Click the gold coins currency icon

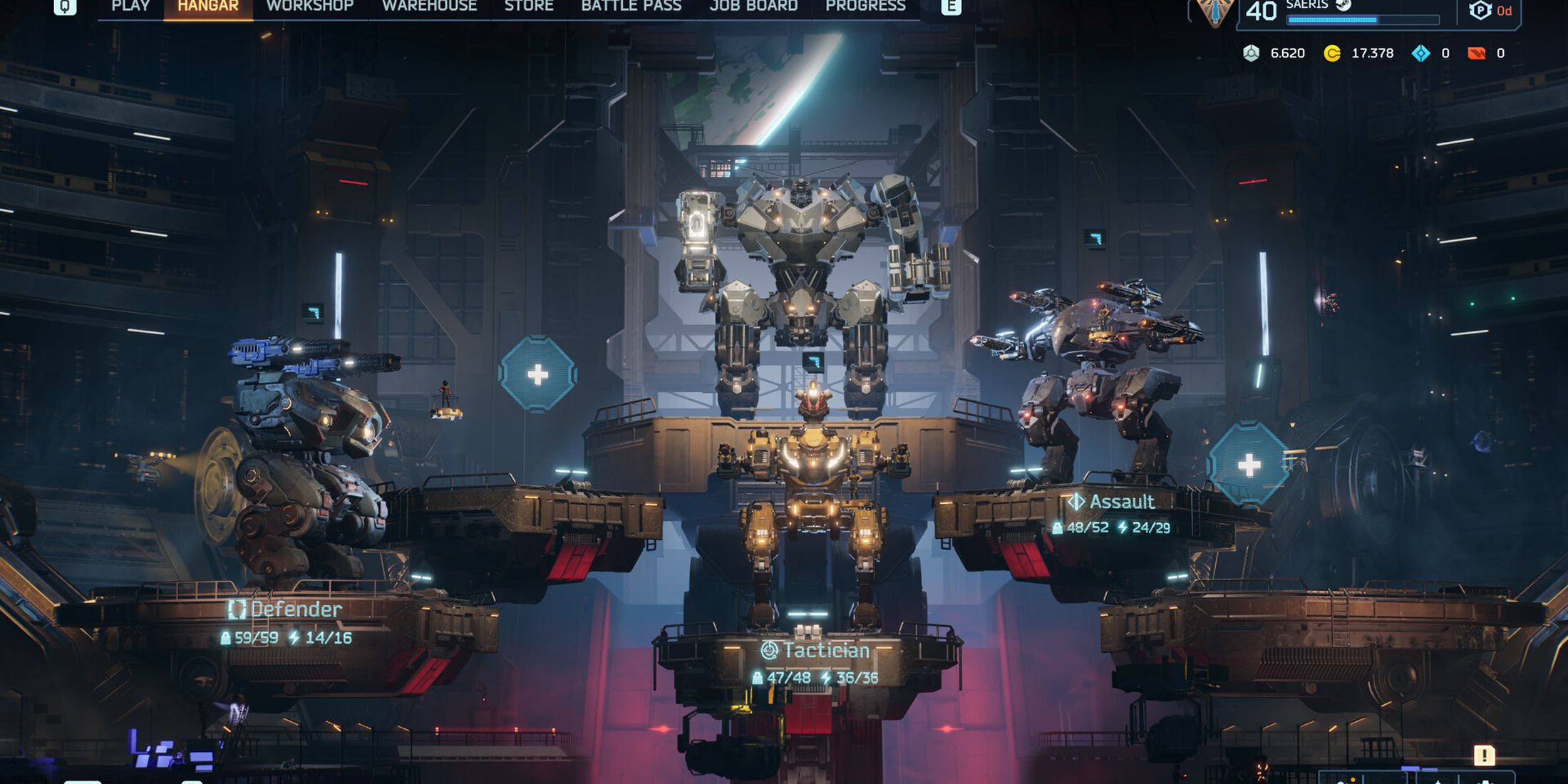1332,53
